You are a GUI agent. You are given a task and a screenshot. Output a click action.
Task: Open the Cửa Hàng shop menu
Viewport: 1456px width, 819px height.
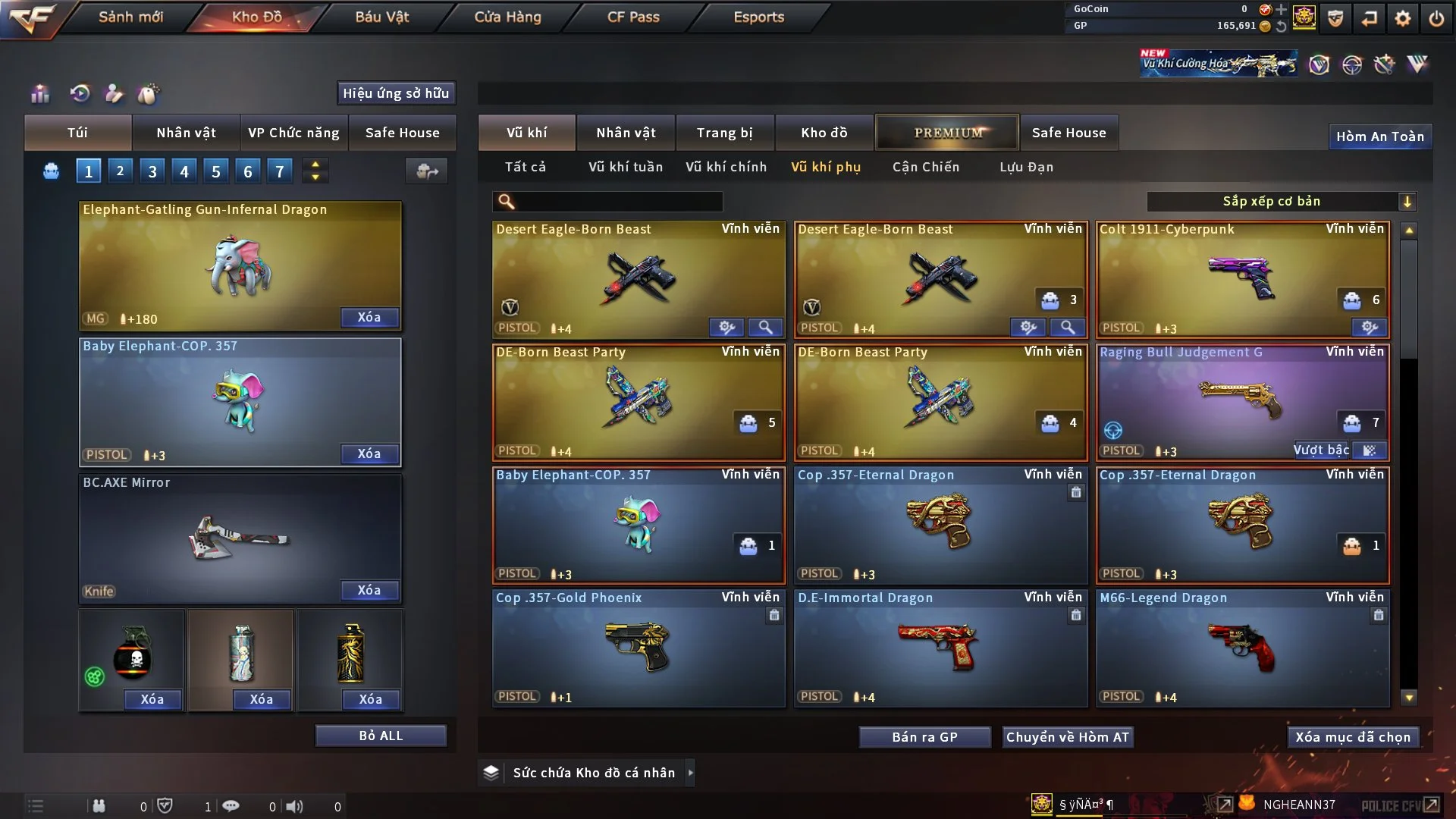507,17
